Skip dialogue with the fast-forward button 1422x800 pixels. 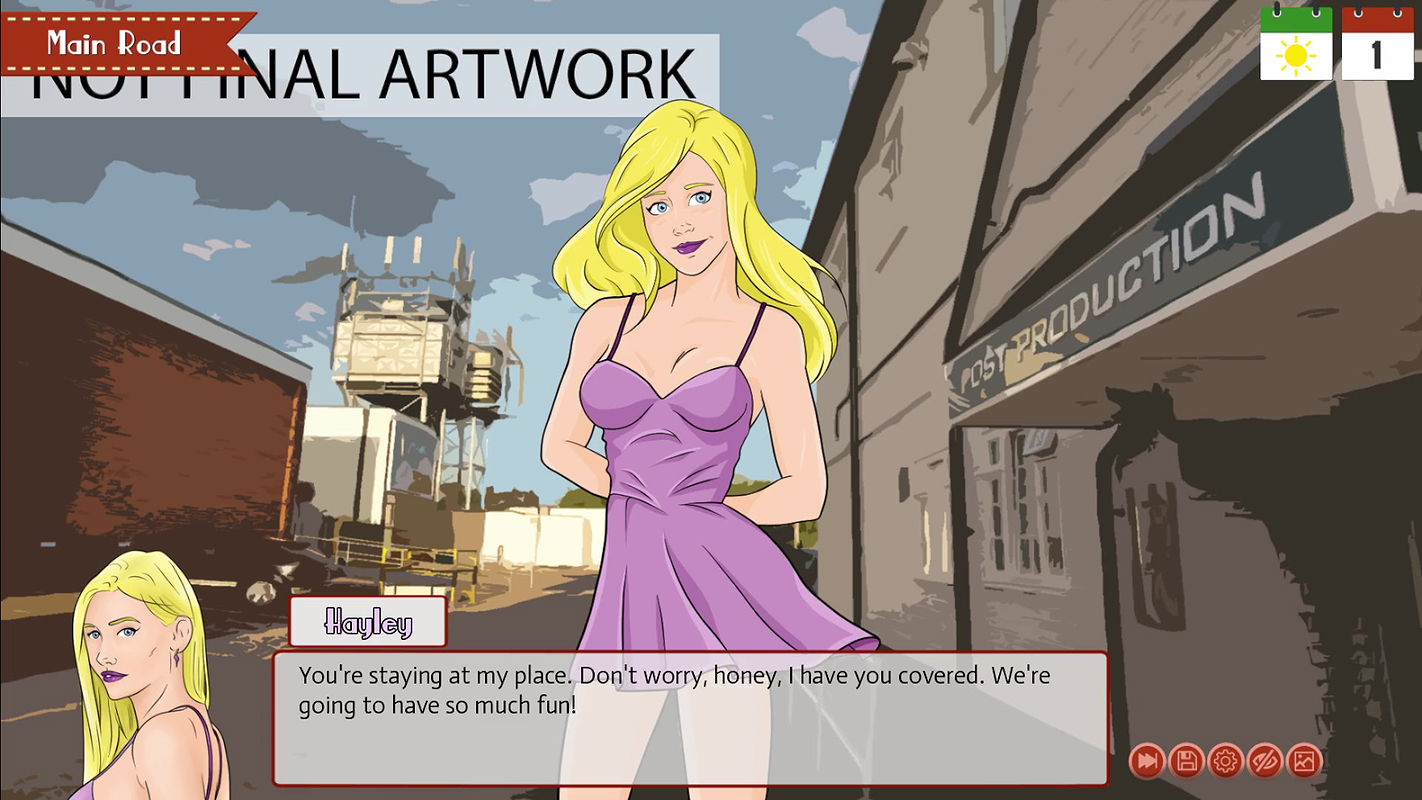[x=1147, y=762]
